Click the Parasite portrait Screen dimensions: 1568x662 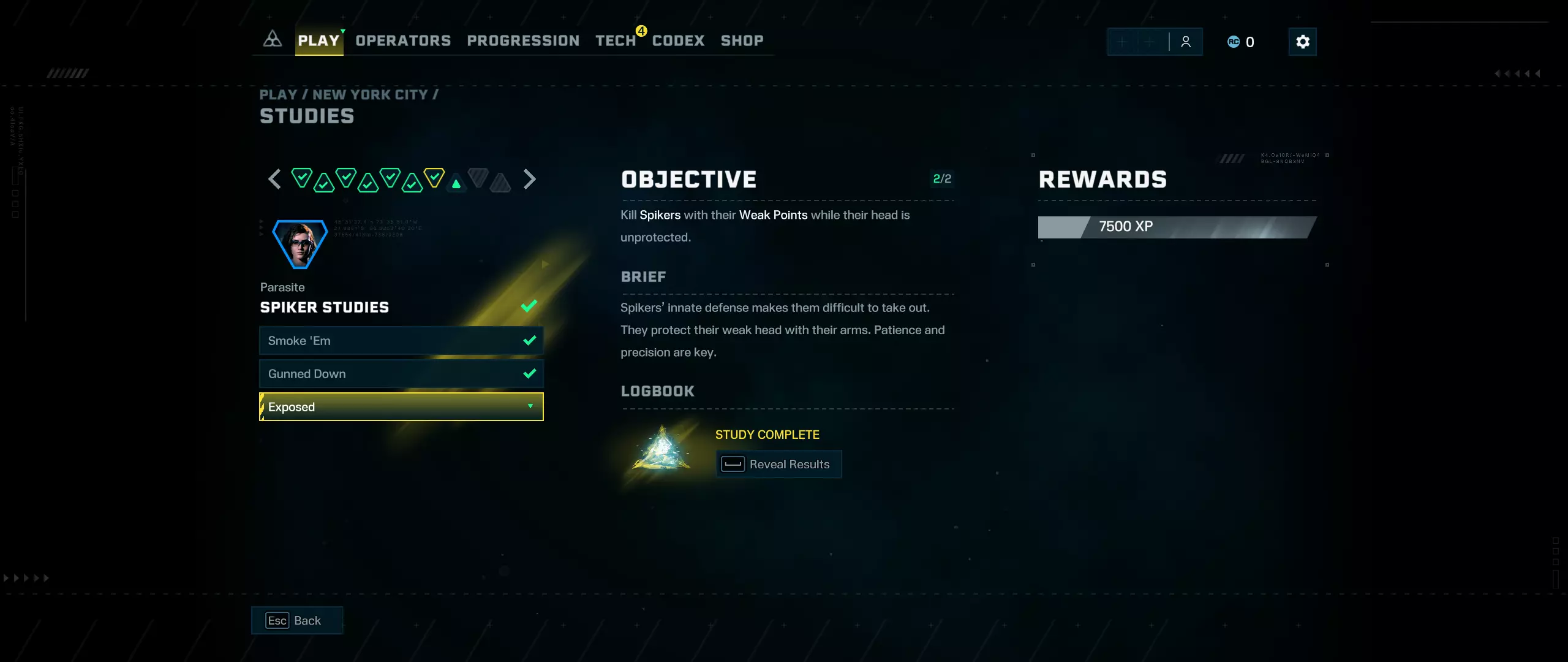click(x=300, y=244)
